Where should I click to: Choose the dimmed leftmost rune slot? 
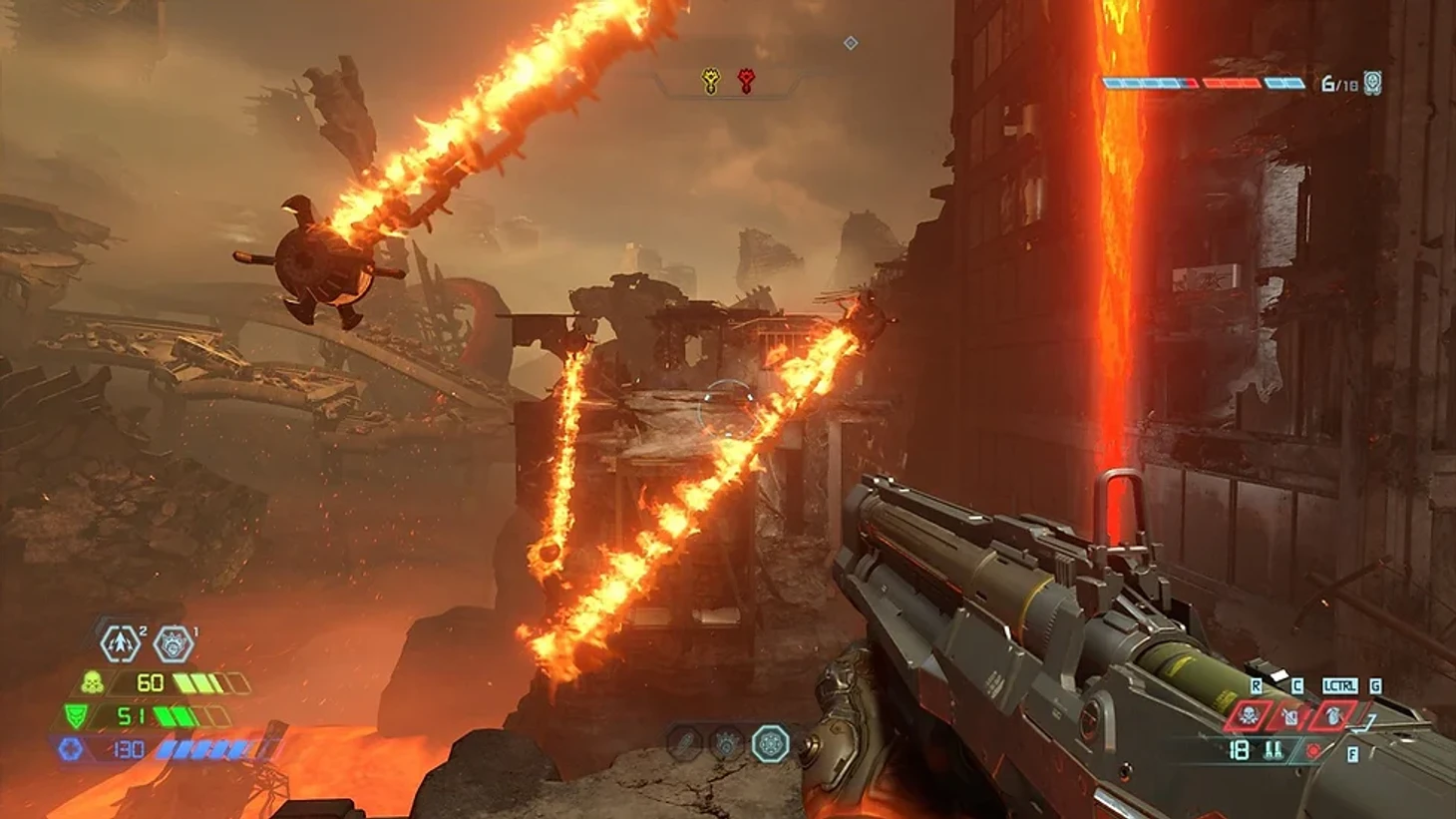coord(684,743)
